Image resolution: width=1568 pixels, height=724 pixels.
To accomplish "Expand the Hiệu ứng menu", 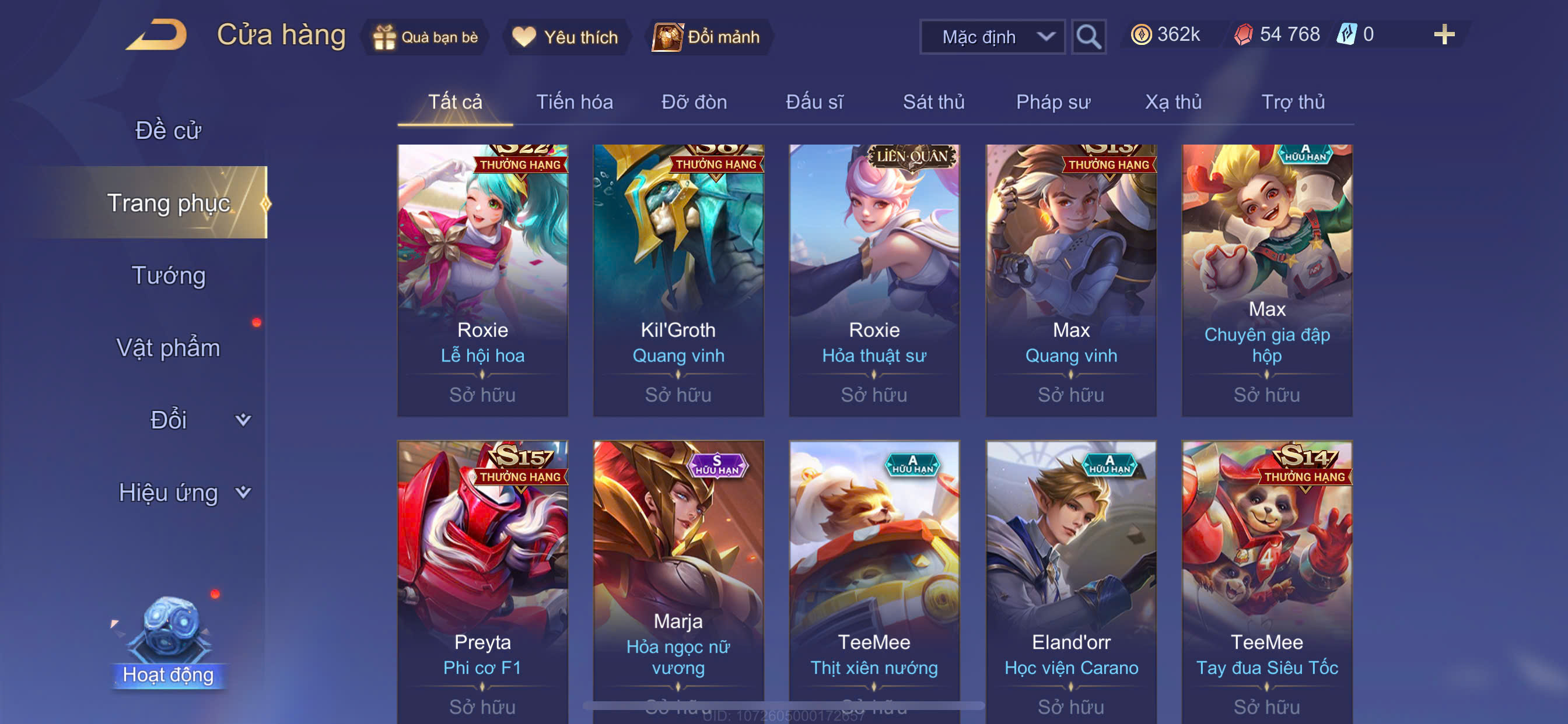I will [183, 492].
